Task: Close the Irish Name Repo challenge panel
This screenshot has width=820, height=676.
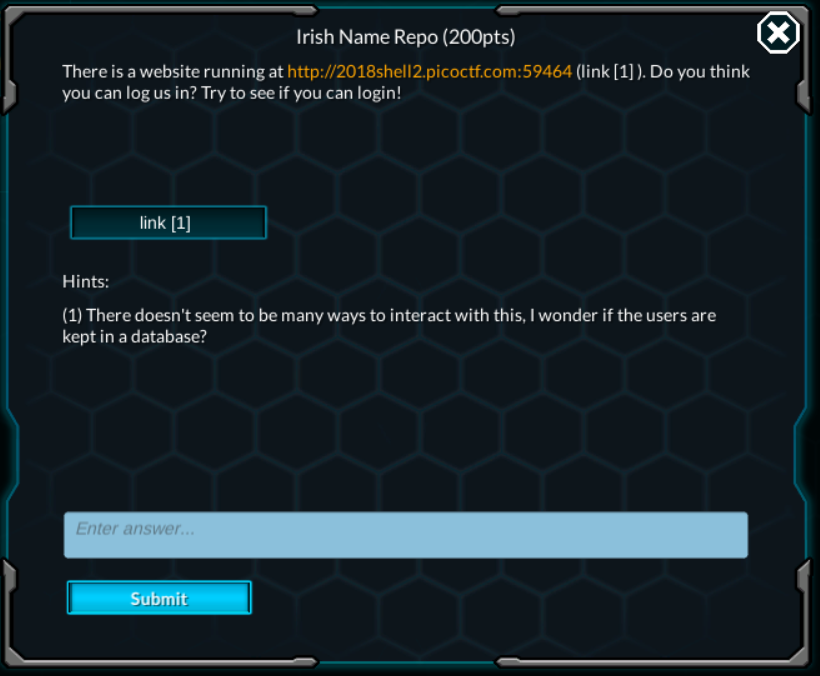Action: [777, 34]
